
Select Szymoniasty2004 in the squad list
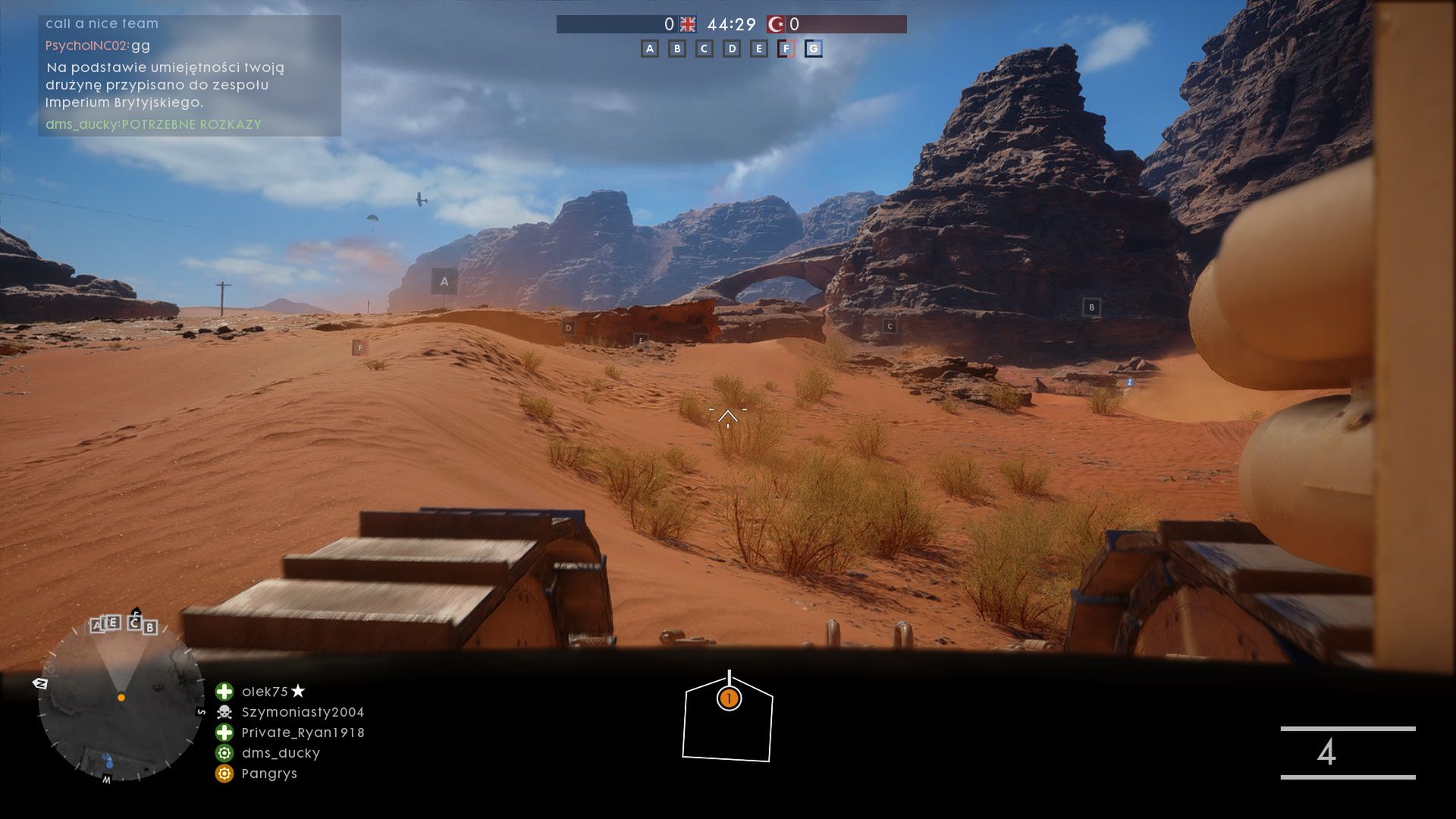pos(303,712)
